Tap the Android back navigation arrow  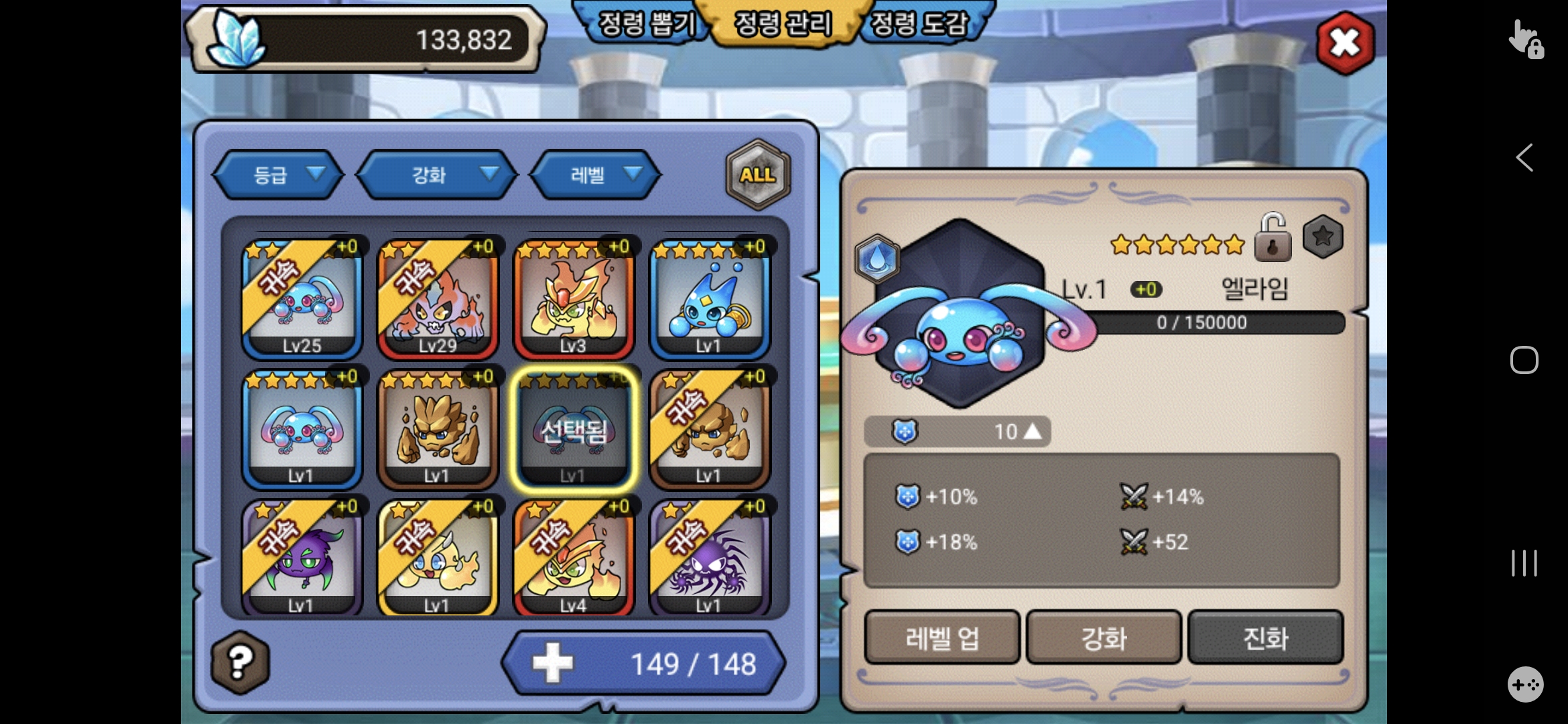[1524, 158]
